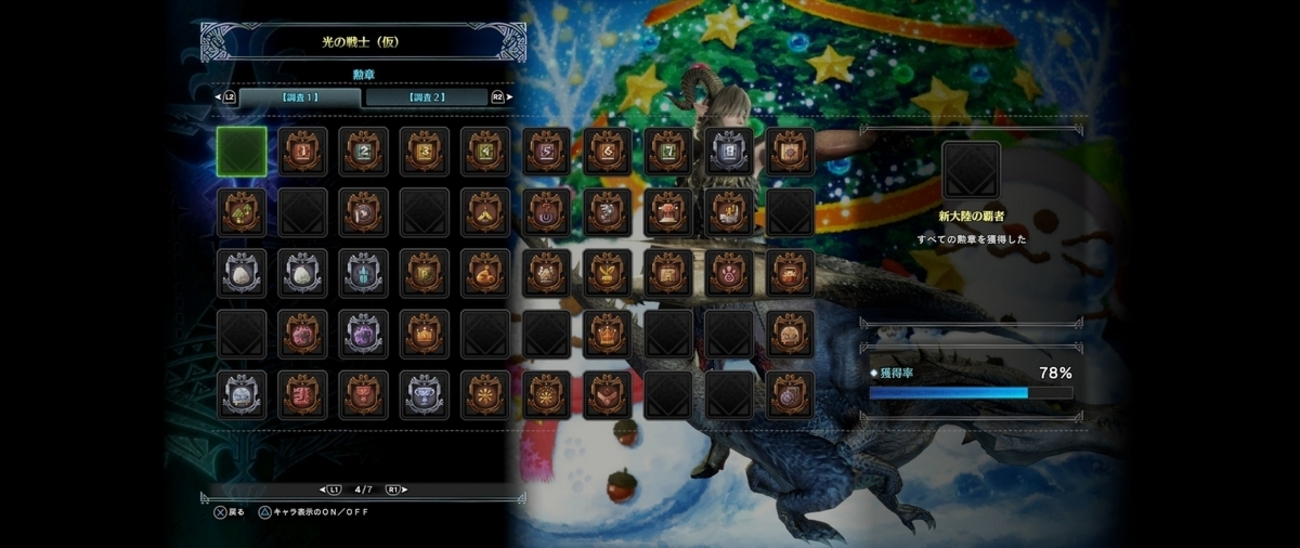Select the silver number 8 medal

point(729,151)
